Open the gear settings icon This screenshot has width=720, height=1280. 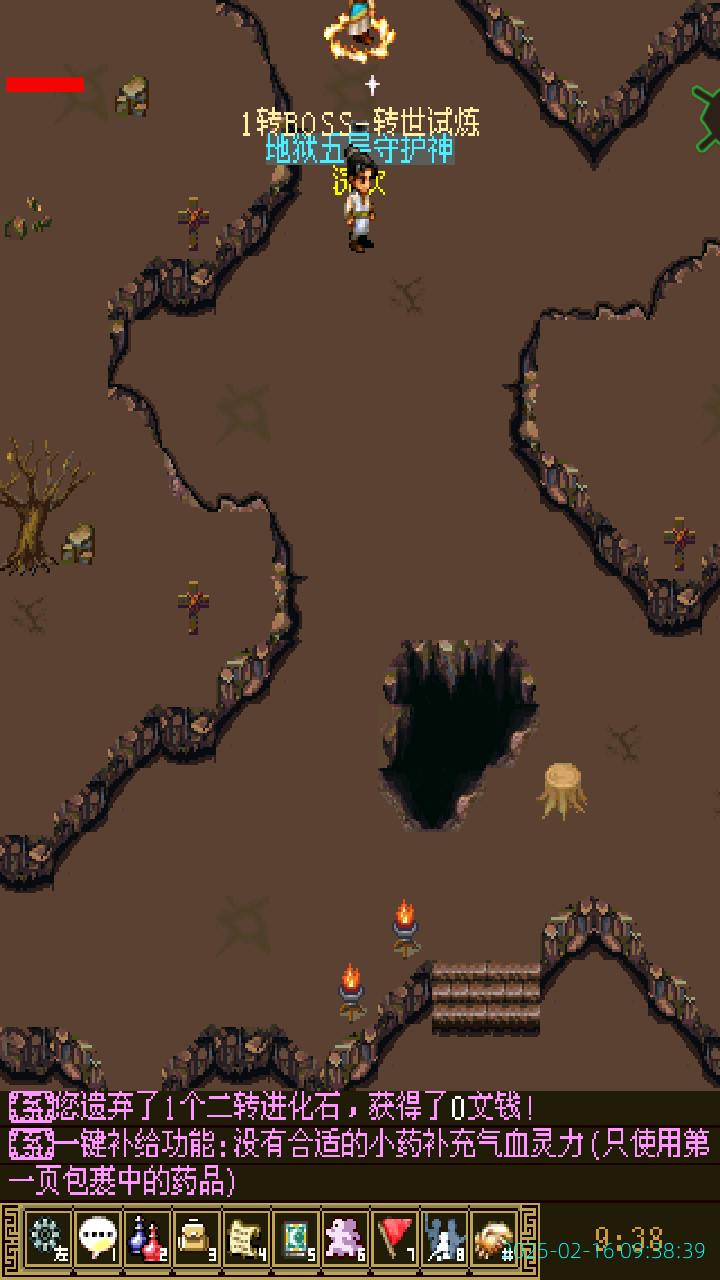[x=46, y=1238]
